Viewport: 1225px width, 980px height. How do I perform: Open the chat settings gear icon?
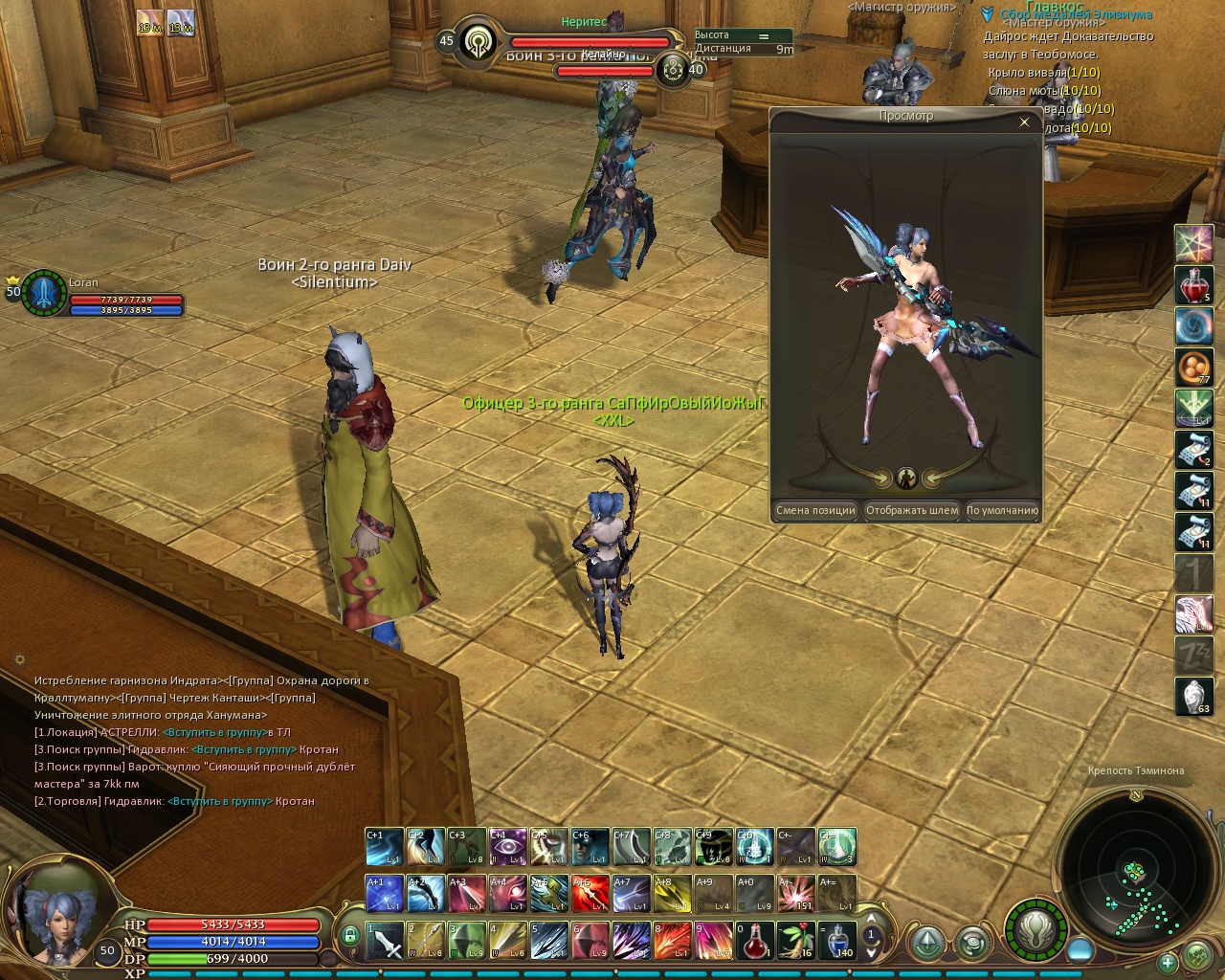(x=20, y=659)
